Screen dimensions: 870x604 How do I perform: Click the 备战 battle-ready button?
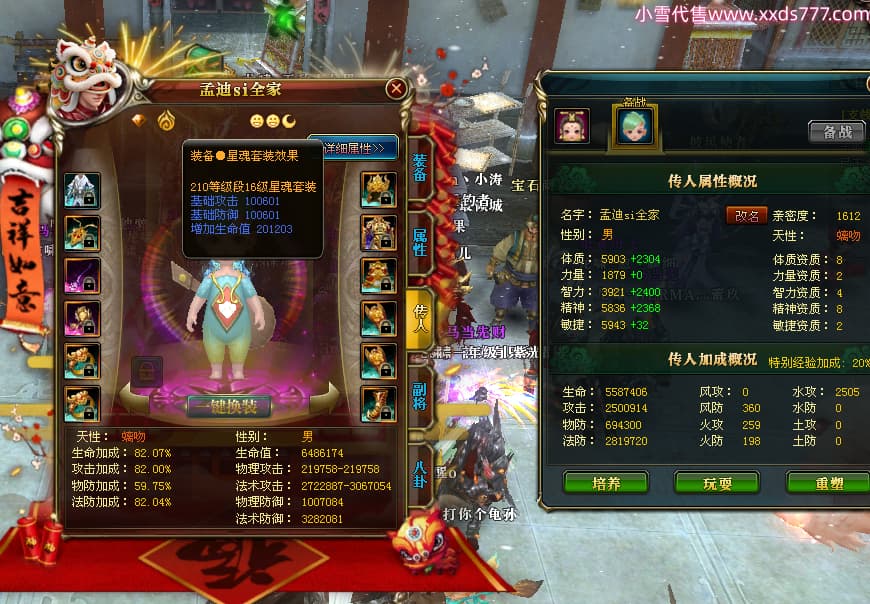tap(837, 132)
